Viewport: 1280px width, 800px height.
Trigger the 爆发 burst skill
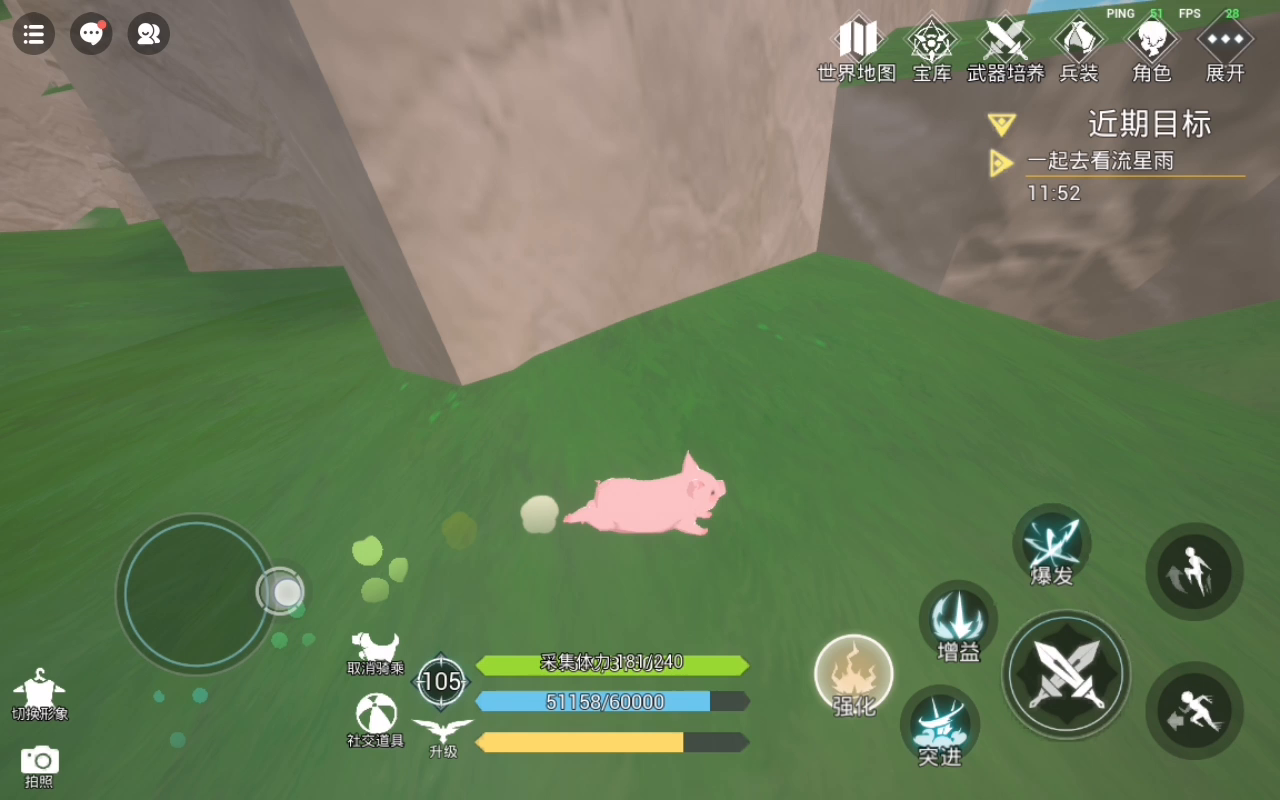pyautogui.click(x=1052, y=544)
